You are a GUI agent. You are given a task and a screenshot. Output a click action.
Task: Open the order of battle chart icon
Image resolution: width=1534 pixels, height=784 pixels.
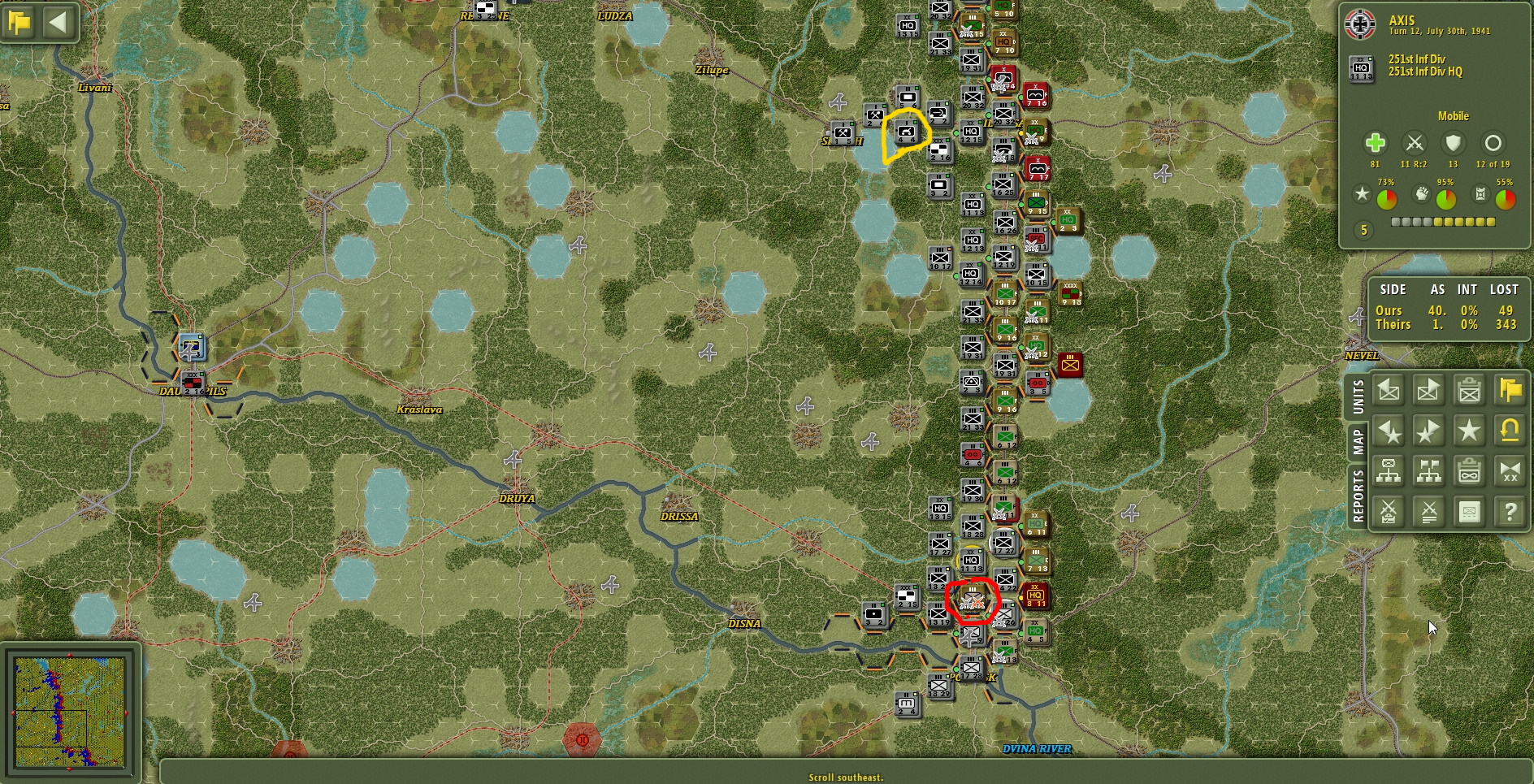(x=1389, y=471)
